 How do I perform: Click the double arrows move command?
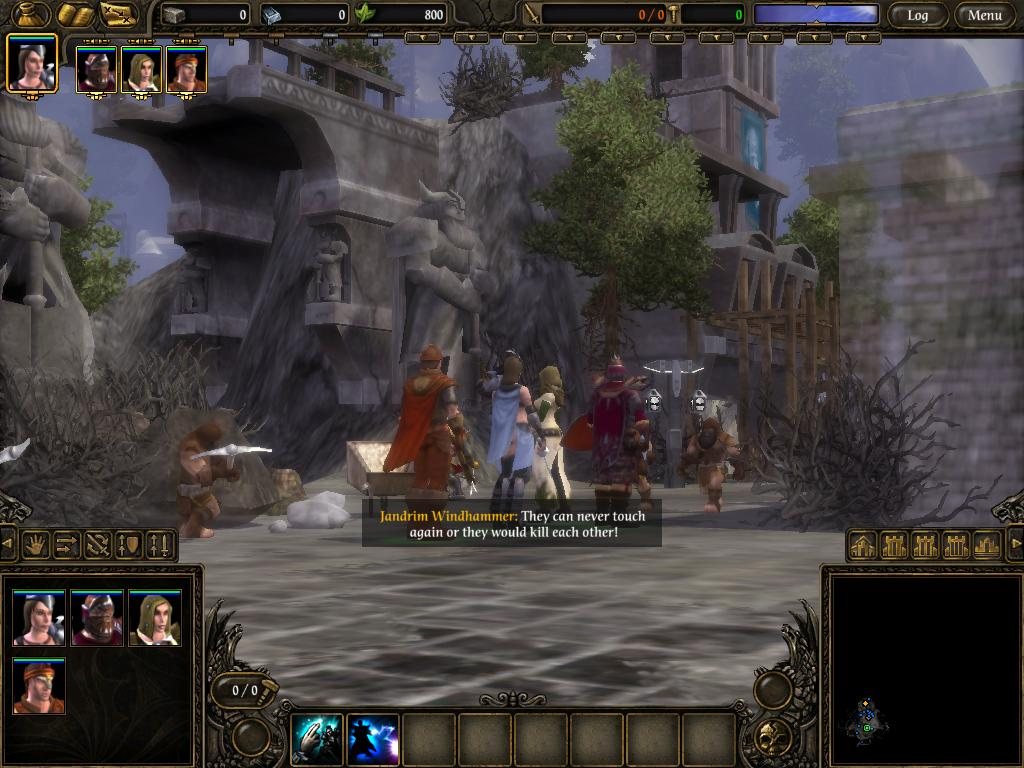(67, 545)
